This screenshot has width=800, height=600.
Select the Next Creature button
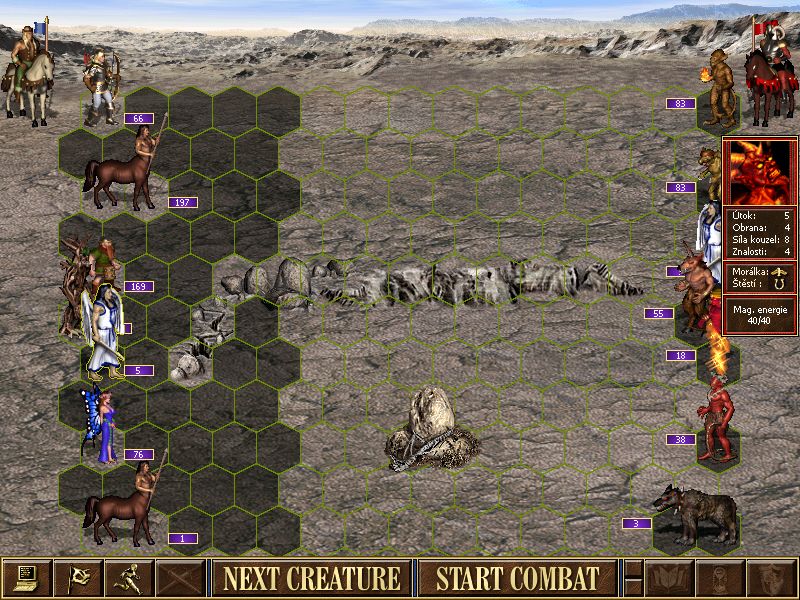point(311,578)
